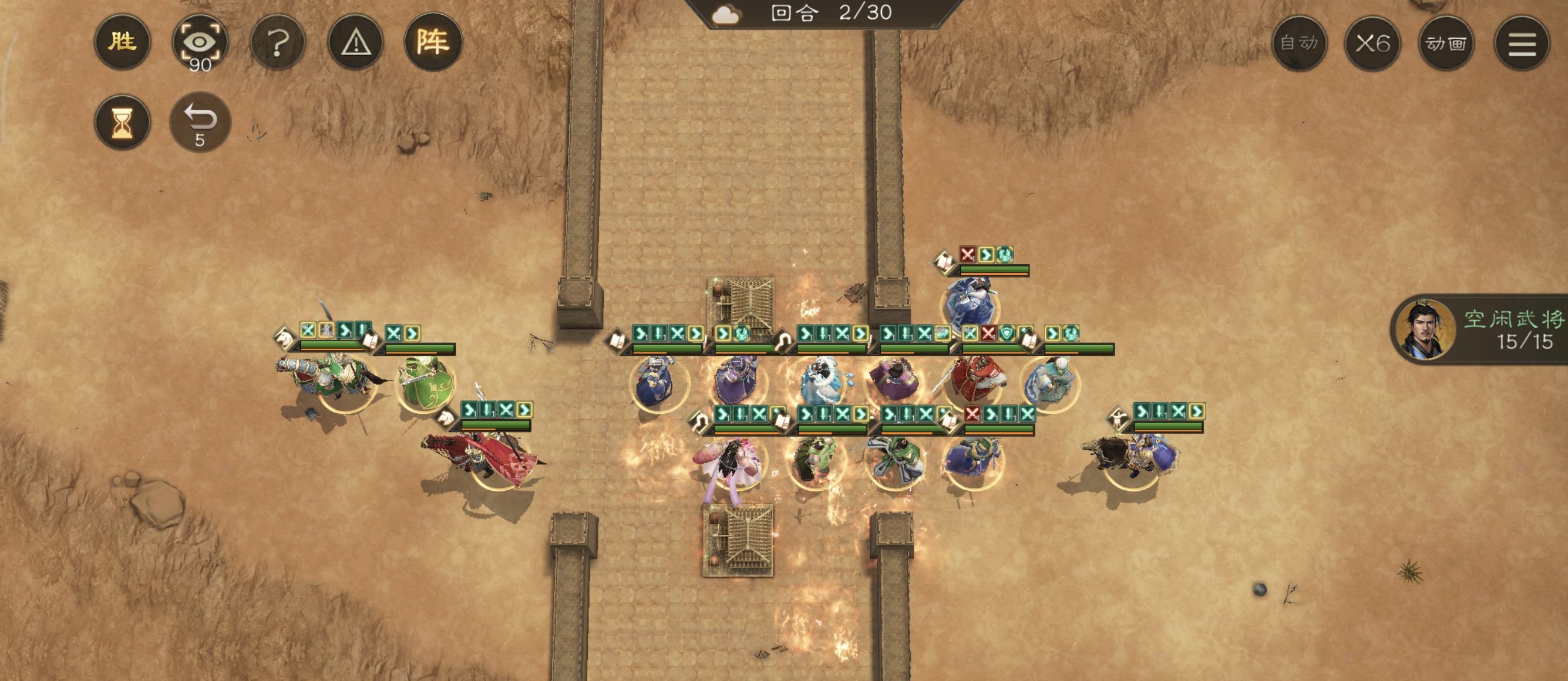Open the question mark help icon
Screen dimensions: 1568x681
[279, 43]
